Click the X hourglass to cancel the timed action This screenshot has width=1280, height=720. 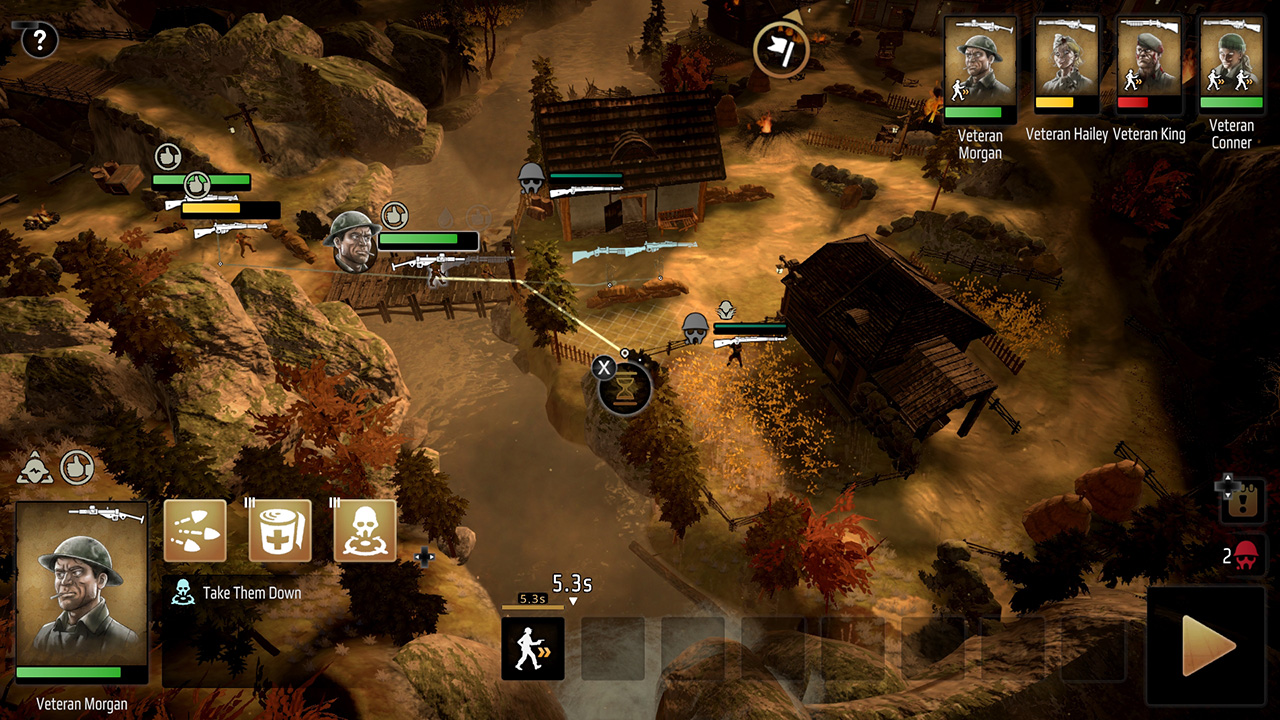[x=604, y=367]
